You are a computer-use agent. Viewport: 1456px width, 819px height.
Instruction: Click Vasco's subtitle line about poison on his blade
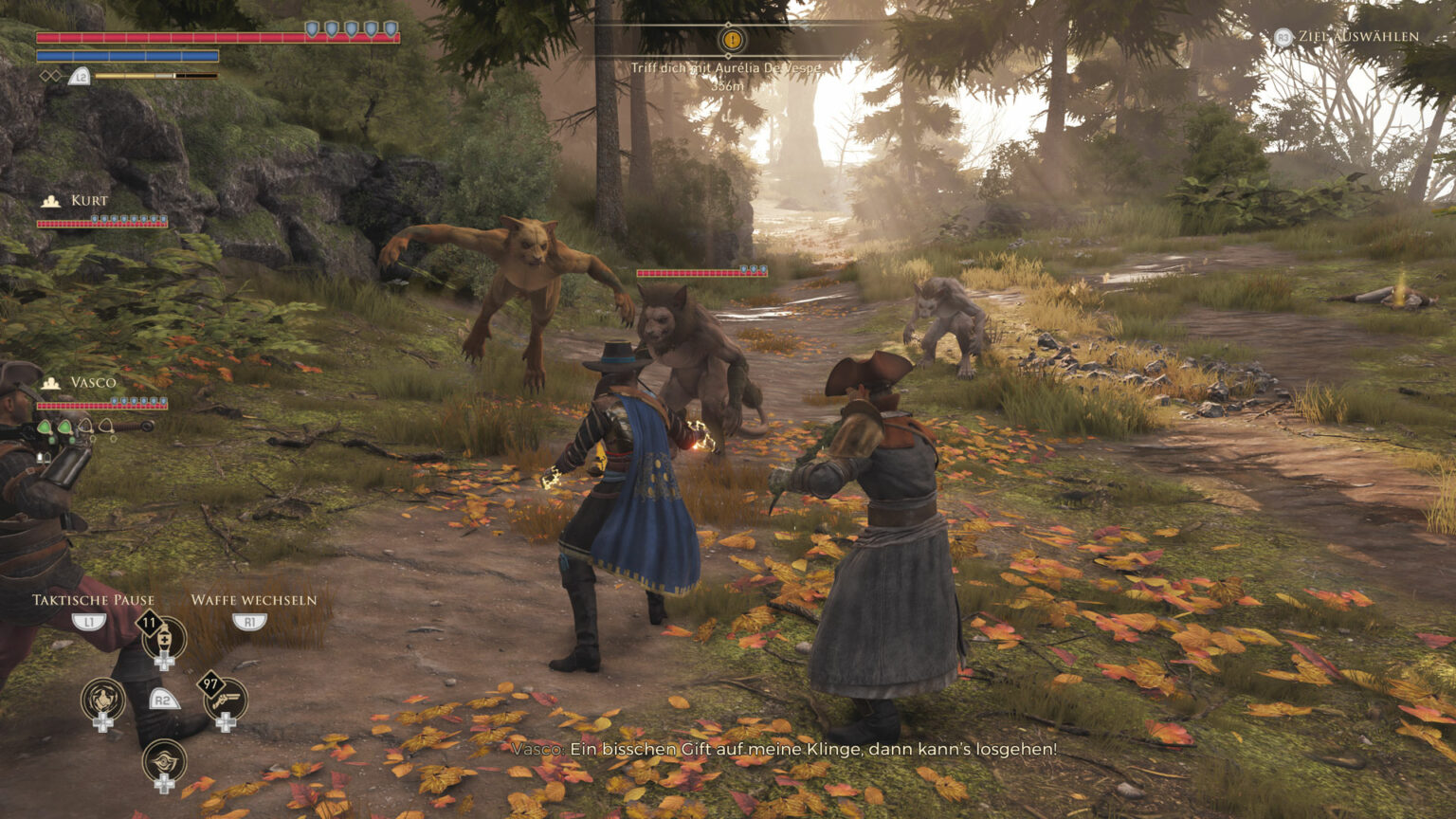coord(784,749)
